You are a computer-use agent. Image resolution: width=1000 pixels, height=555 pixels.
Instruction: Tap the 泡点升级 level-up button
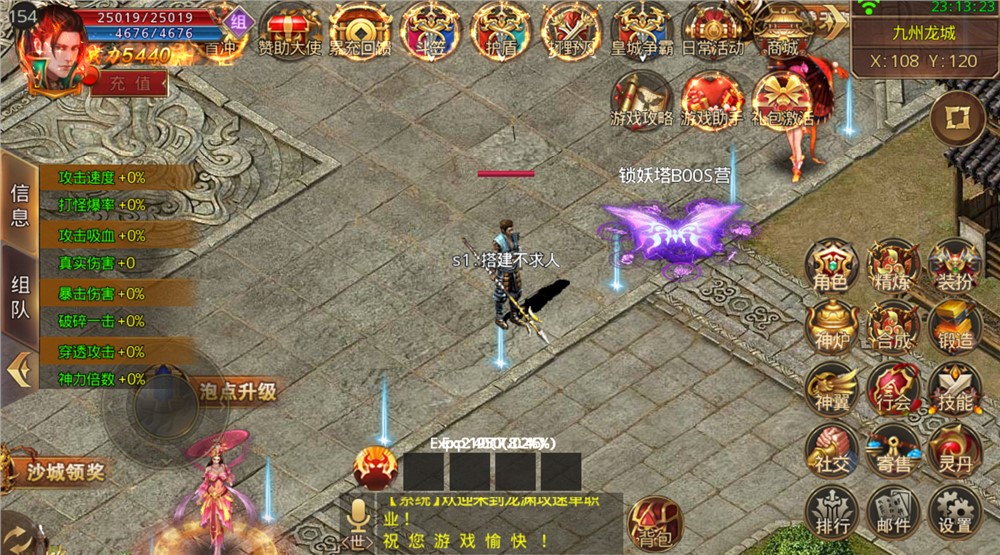click(237, 391)
